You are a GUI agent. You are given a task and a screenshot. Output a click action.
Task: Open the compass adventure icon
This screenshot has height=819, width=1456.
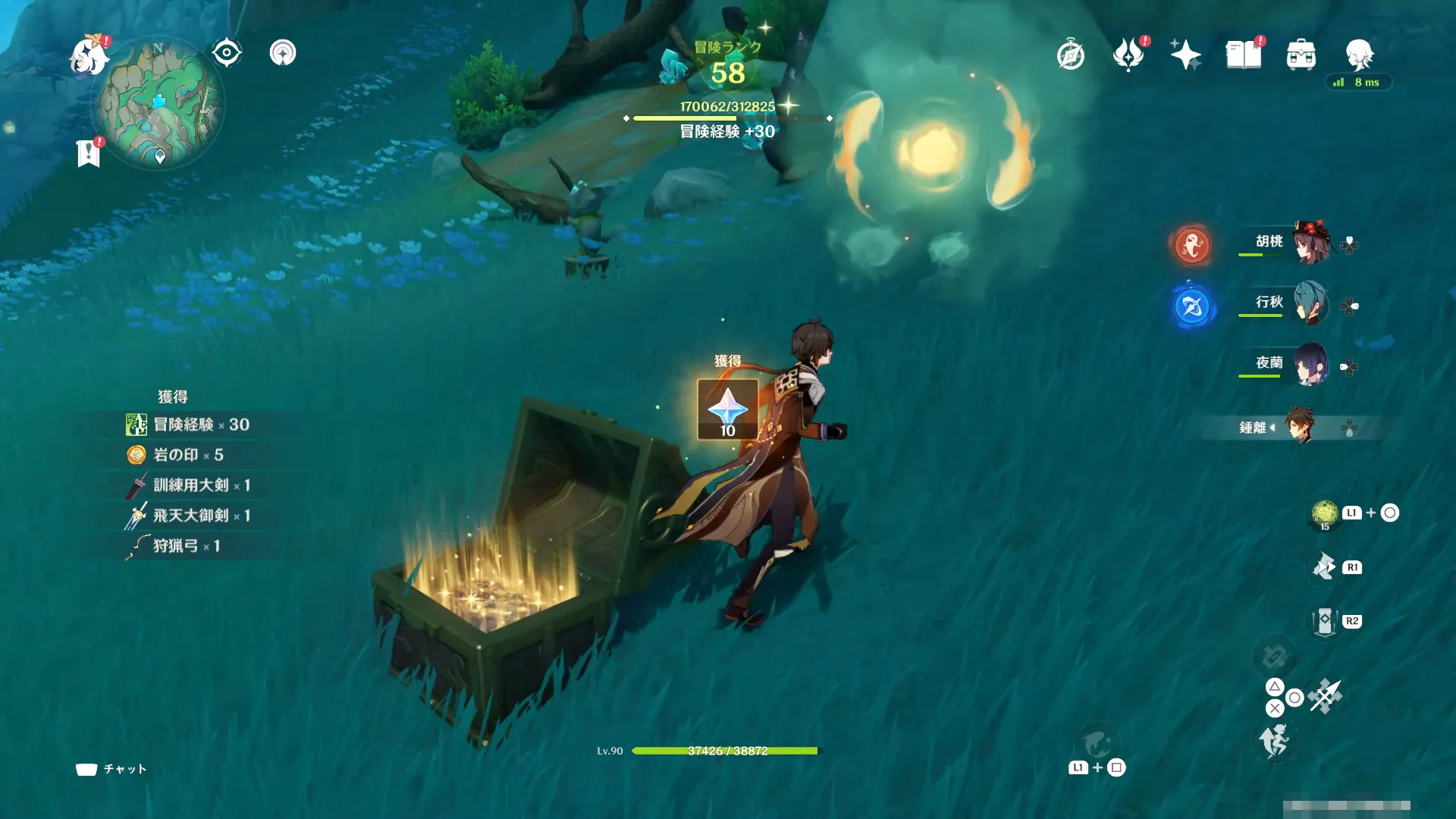pyautogui.click(x=1071, y=55)
